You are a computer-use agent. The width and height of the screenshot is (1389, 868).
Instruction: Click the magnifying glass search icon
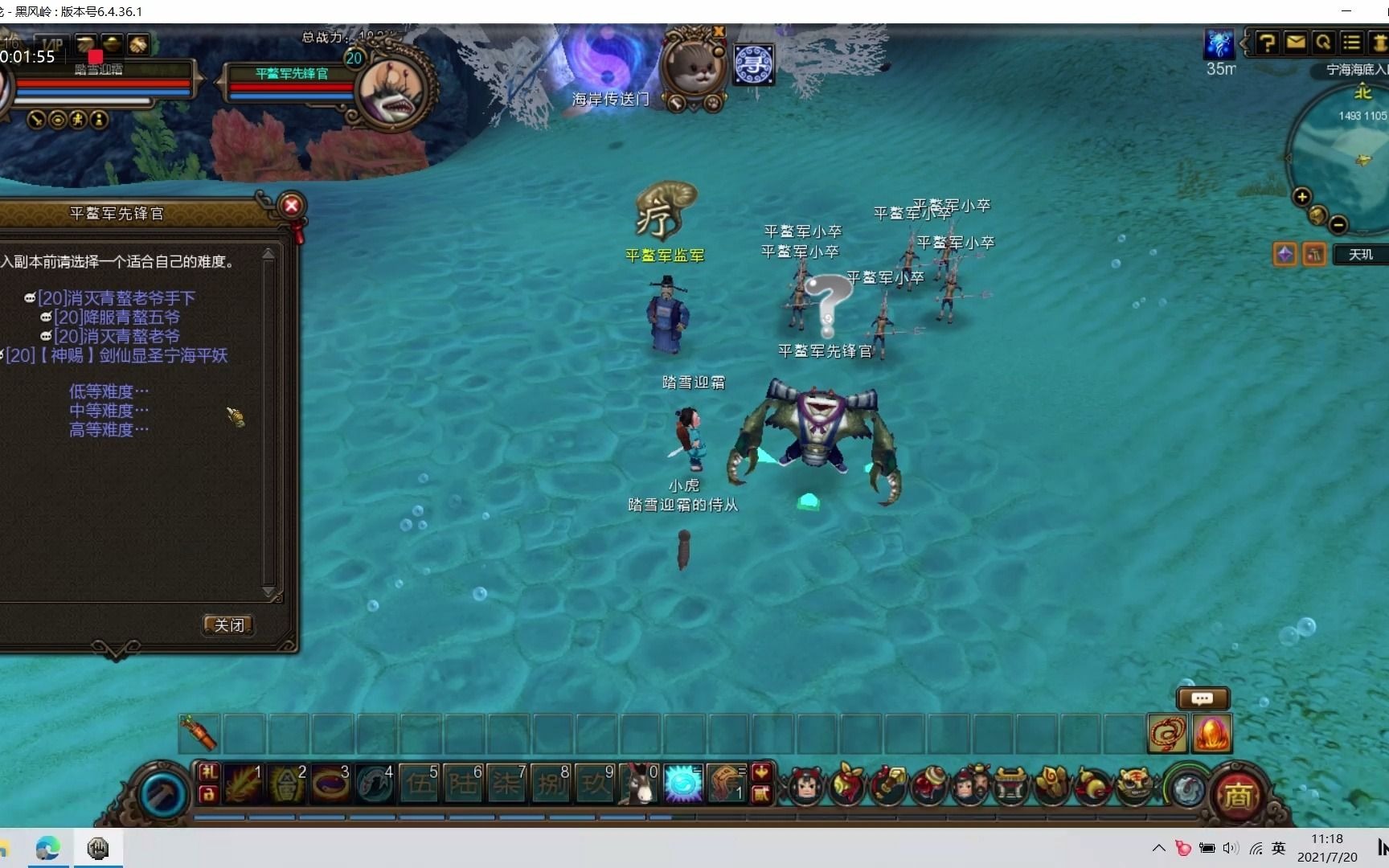[x=1323, y=43]
